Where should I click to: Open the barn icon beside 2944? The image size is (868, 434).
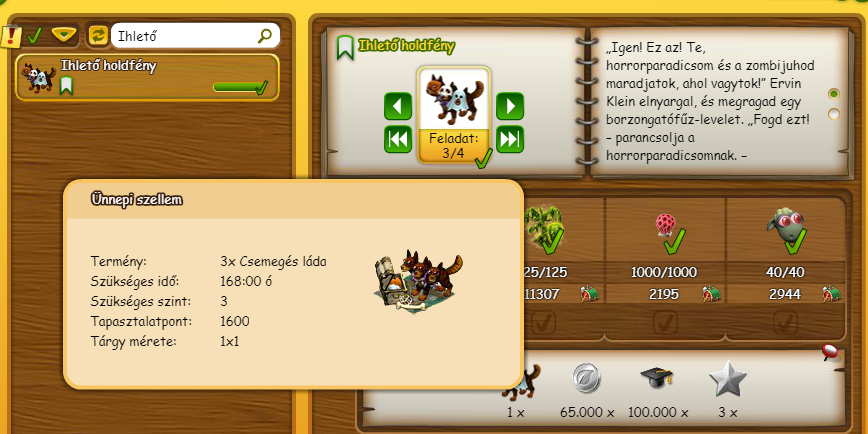pyautogui.click(x=831, y=294)
